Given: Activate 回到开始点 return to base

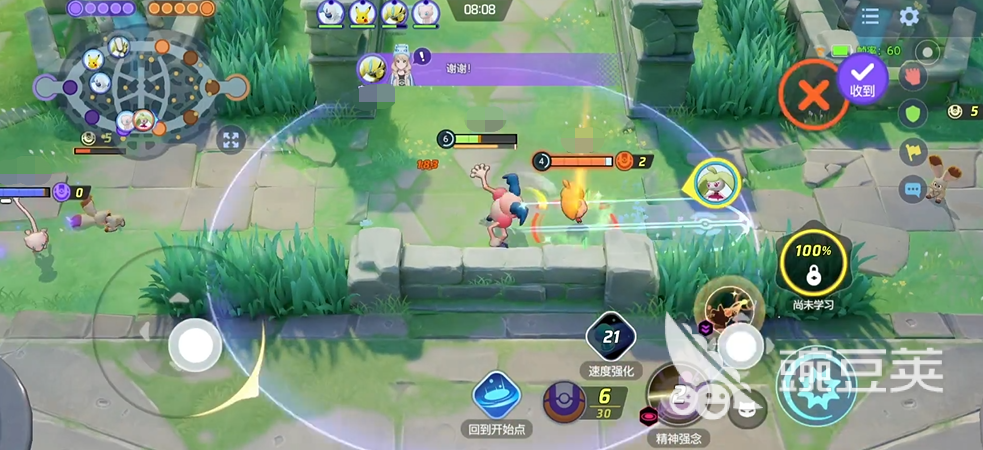Looking at the screenshot, I should (x=497, y=396).
